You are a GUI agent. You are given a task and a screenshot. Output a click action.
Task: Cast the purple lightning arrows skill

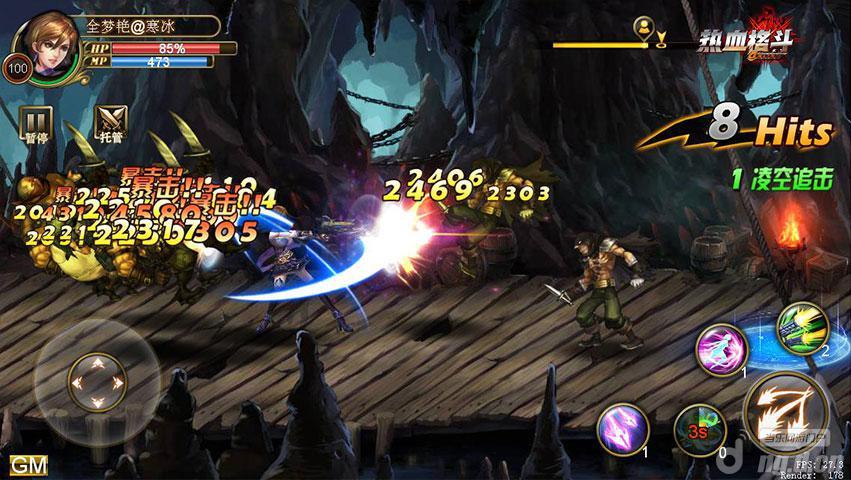624,429
